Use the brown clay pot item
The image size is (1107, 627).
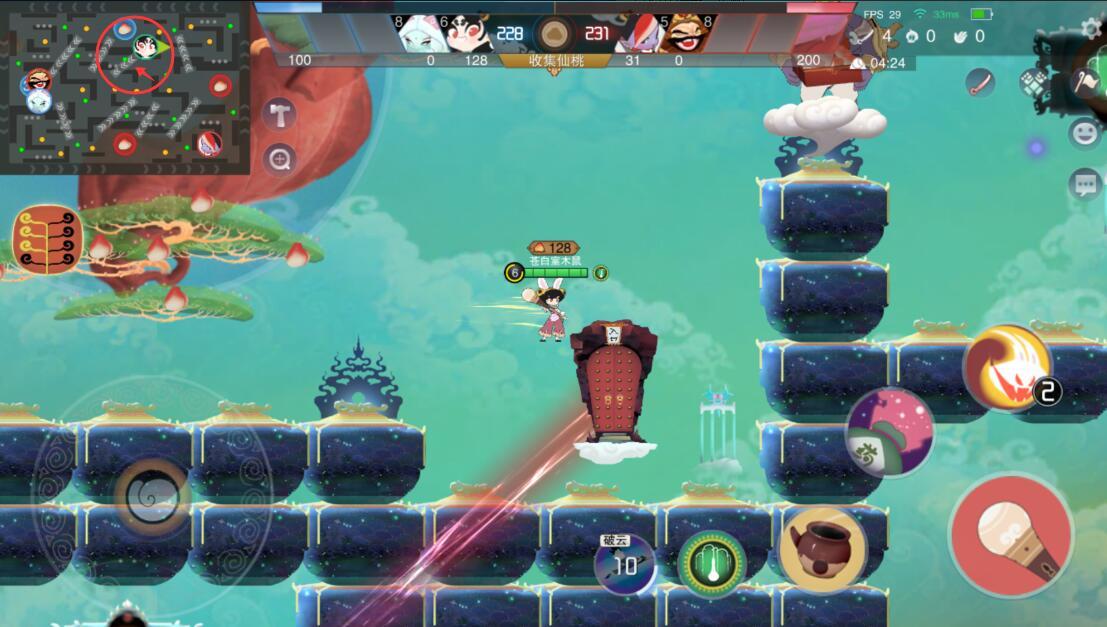coord(822,549)
